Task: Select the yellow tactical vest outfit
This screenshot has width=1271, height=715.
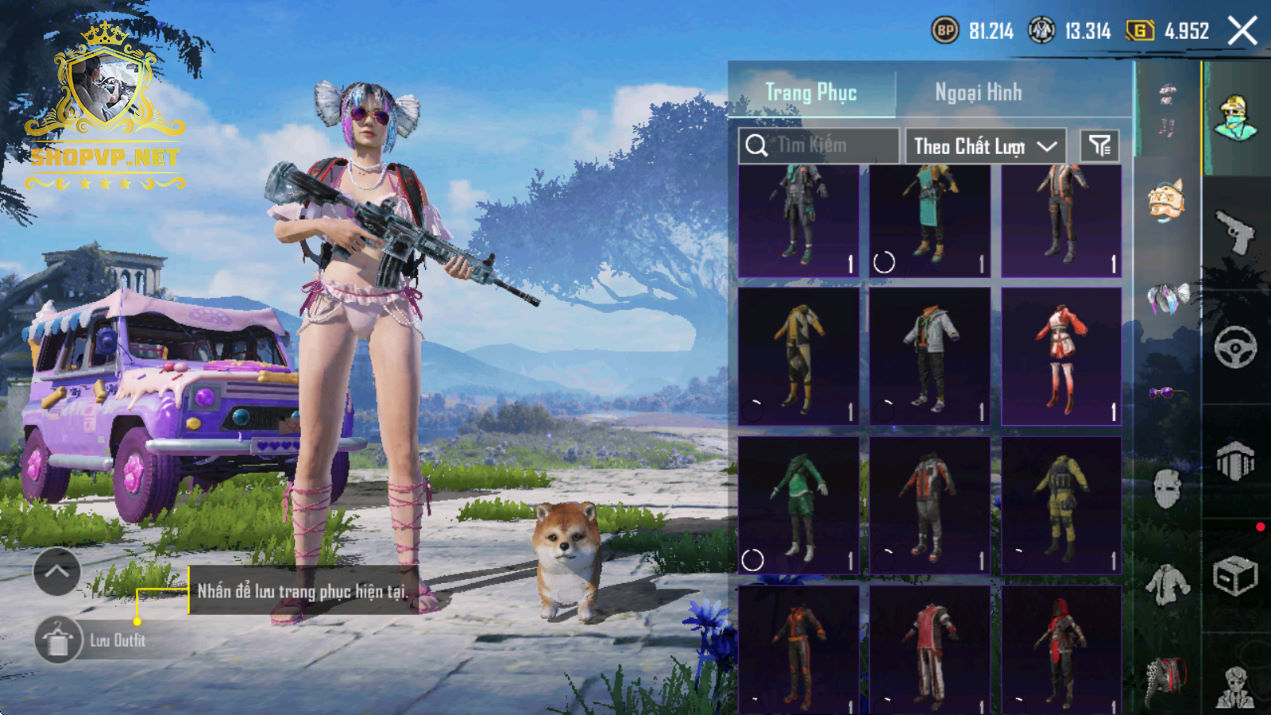Action: 1061,505
